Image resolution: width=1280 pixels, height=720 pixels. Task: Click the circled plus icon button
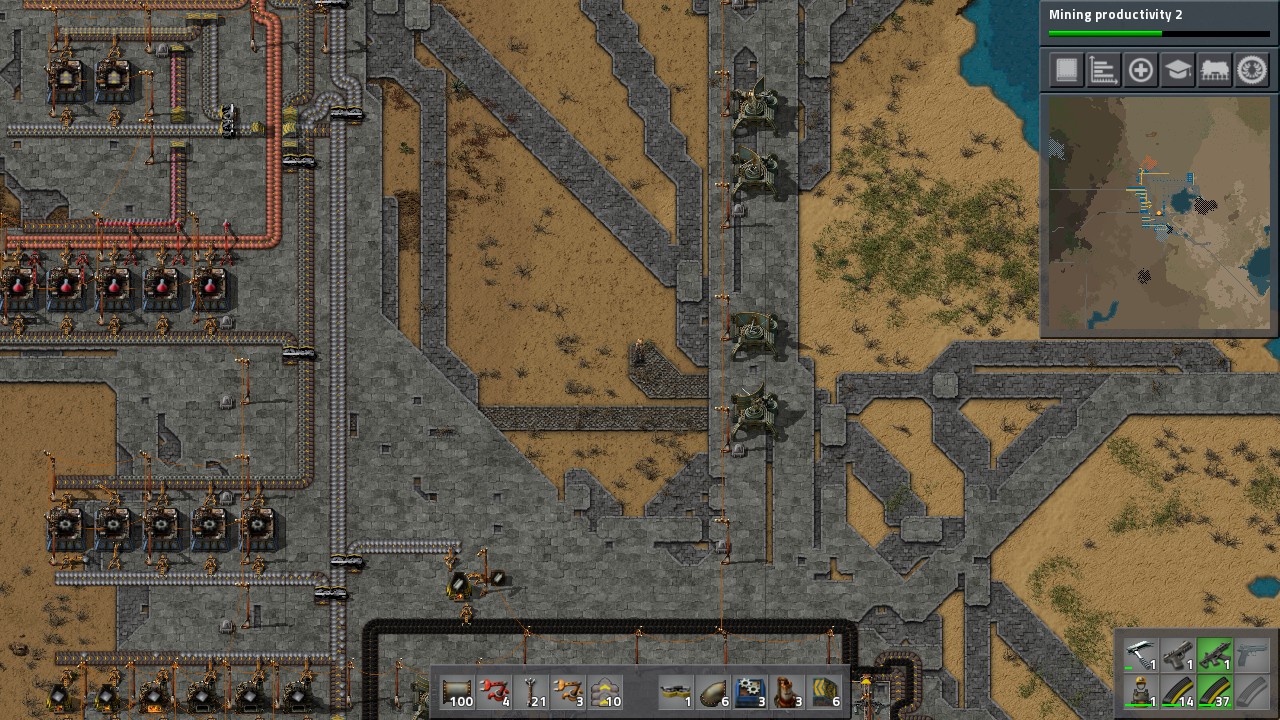click(1141, 70)
